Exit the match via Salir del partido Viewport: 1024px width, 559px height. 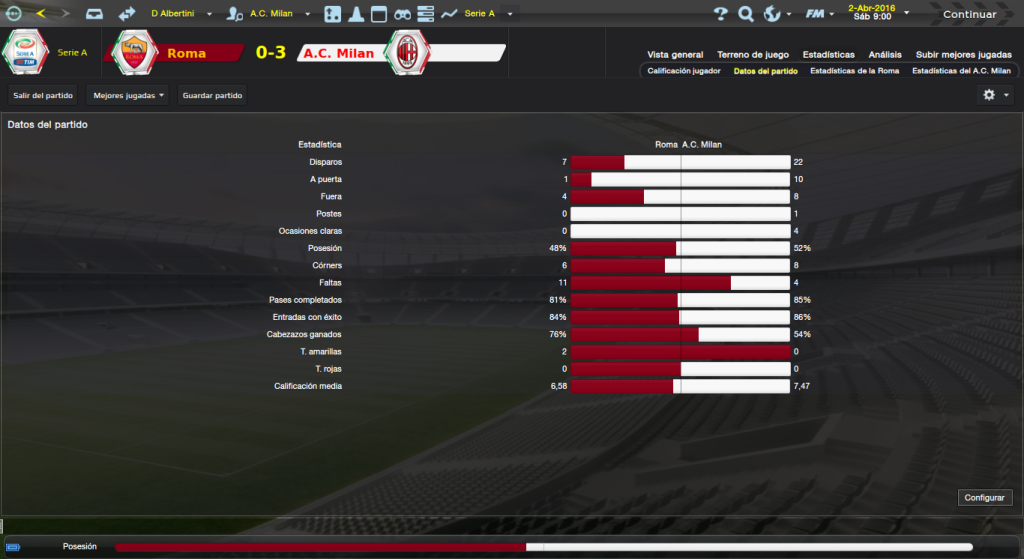(x=42, y=95)
